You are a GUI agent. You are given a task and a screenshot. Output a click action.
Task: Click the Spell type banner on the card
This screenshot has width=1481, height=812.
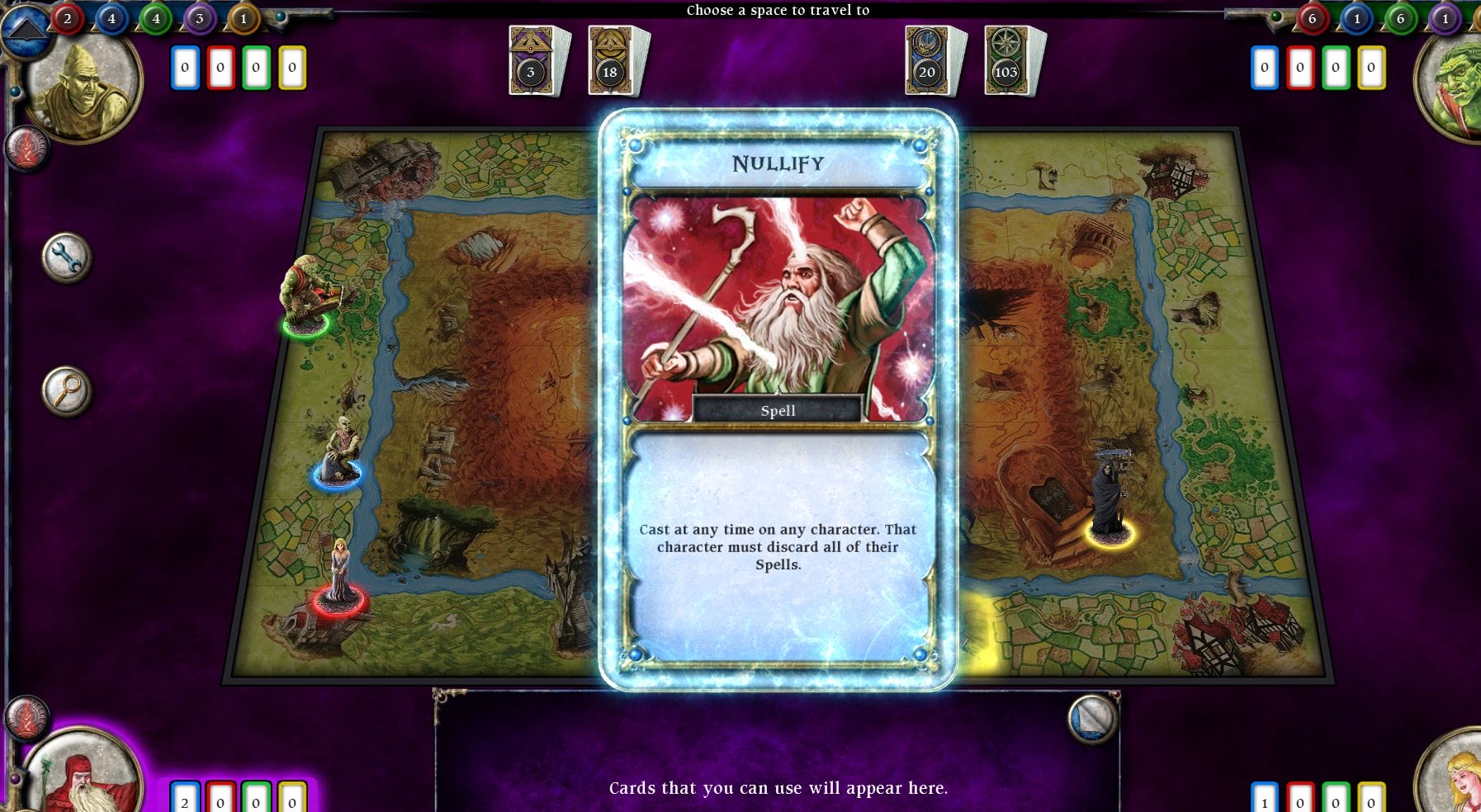[777, 410]
